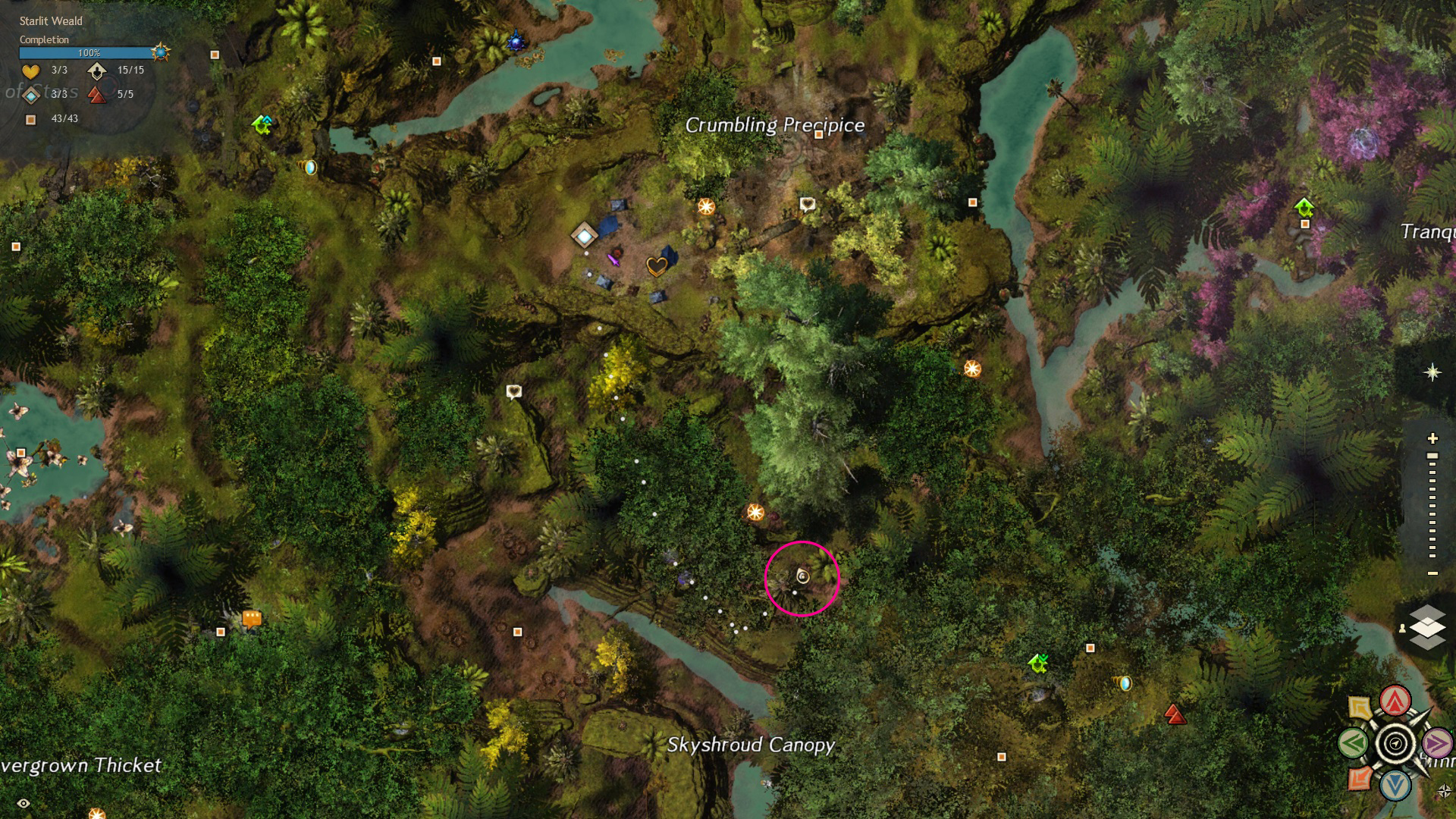Viewport: 1456px width, 819px height.
Task: Zoom out with the map minus button
Action: [1432, 573]
